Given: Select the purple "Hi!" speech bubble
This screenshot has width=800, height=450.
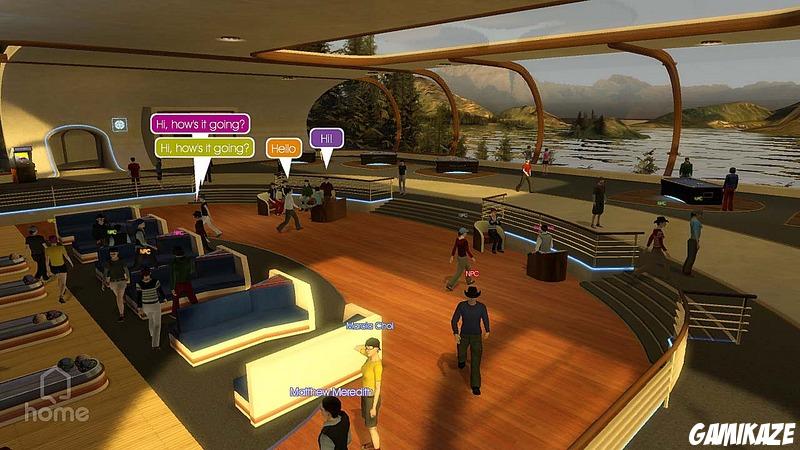Looking at the screenshot, I should [x=324, y=138].
